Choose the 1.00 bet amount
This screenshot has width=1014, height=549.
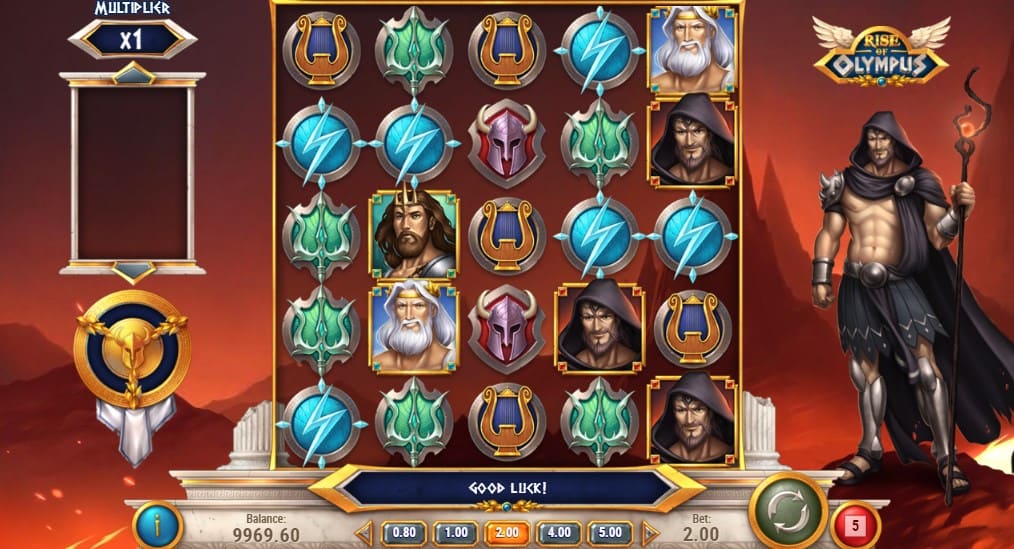454,531
